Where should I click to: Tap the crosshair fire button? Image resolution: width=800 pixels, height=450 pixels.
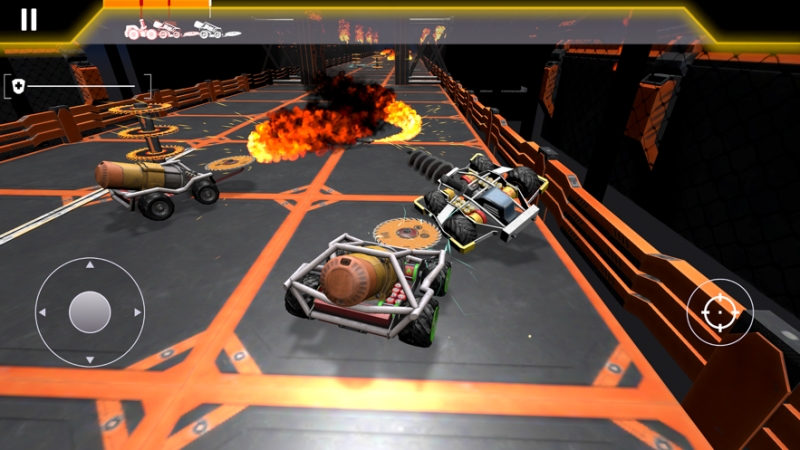(719, 313)
